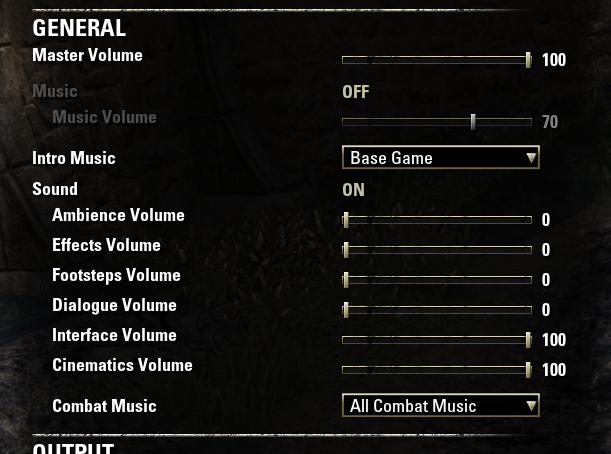Click the Interface Volume slider
This screenshot has width=611, height=454.
pyautogui.click(x=436, y=340)
